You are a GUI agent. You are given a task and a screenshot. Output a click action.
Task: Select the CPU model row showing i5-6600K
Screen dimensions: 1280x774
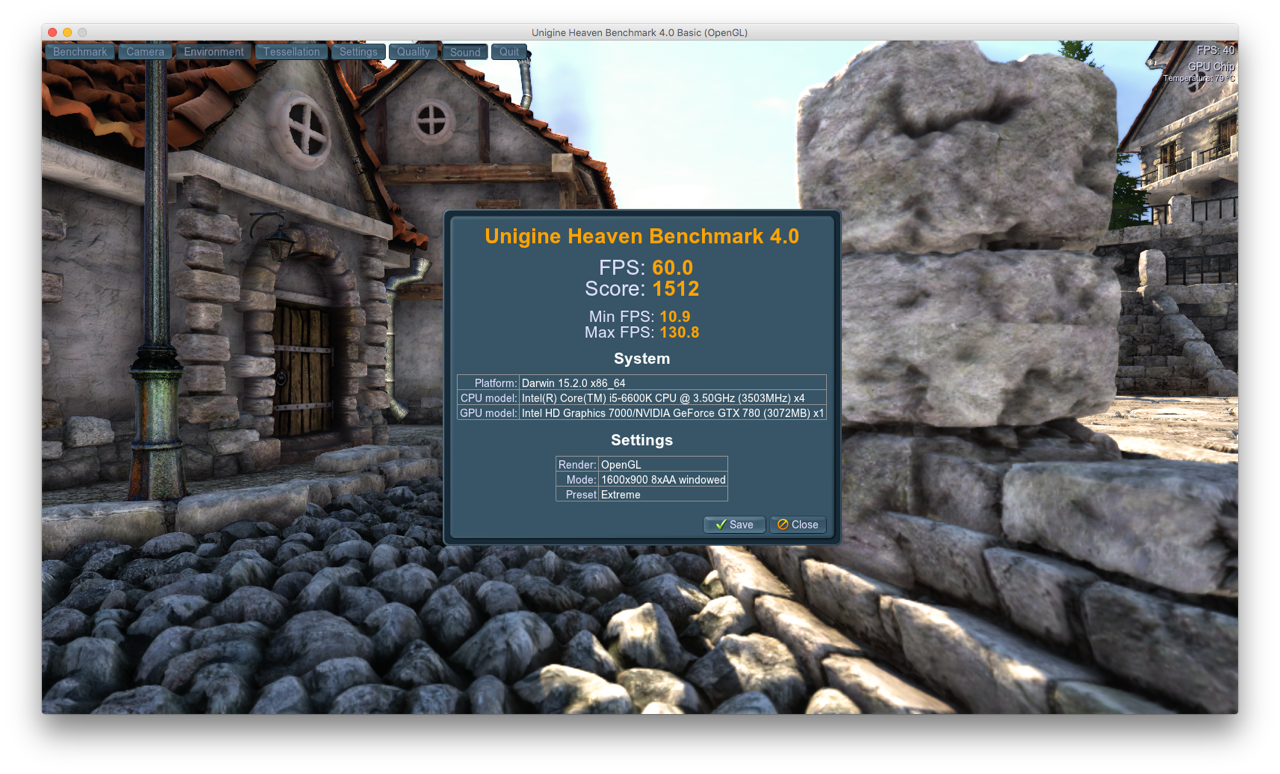click(x=641, y=397)
